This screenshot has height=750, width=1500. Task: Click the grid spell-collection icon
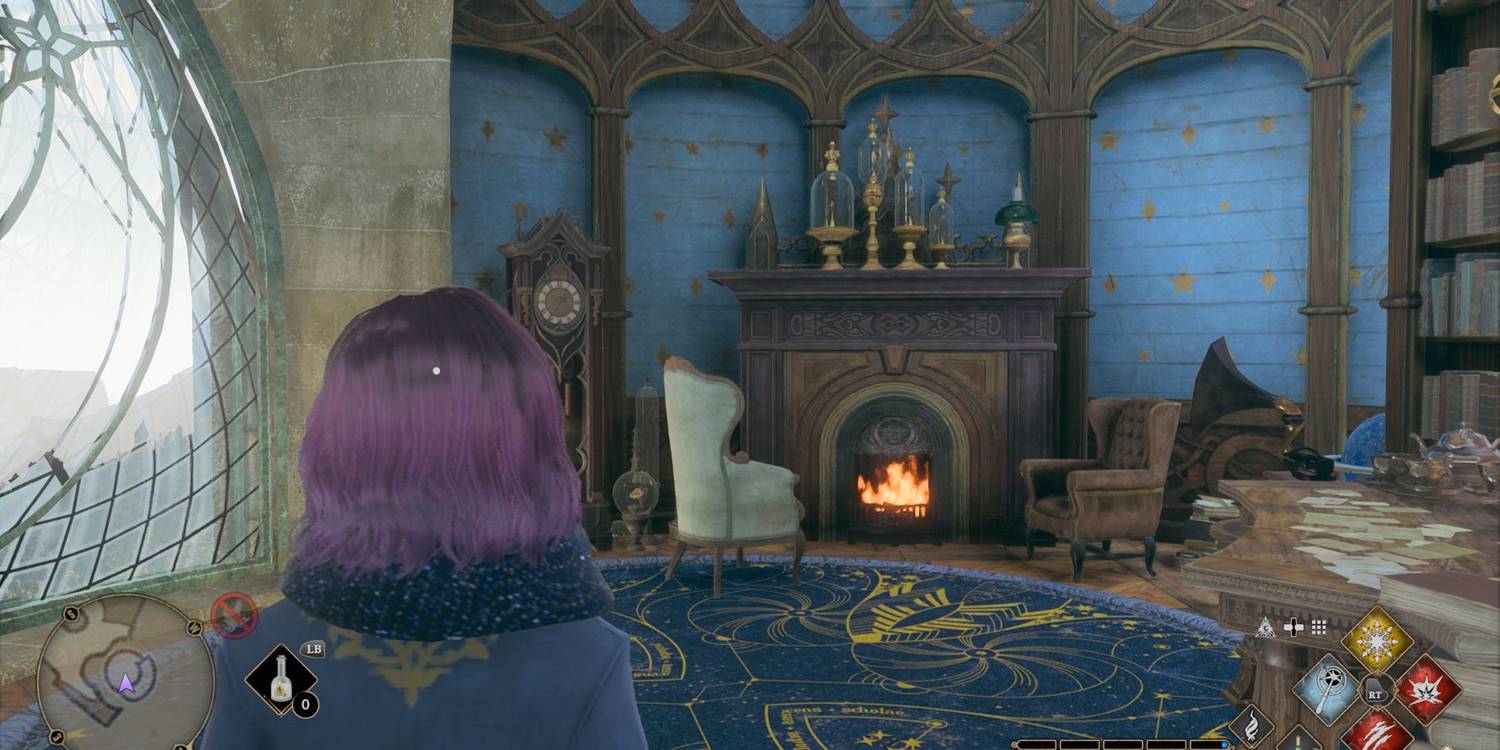coord(1318,627)
